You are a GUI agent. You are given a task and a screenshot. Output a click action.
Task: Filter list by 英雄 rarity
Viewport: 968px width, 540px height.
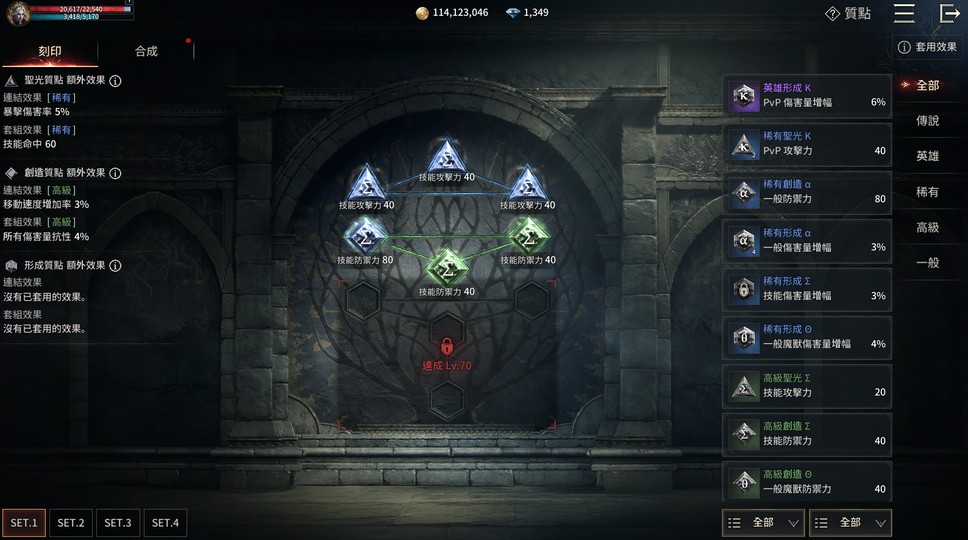[927, 157]
